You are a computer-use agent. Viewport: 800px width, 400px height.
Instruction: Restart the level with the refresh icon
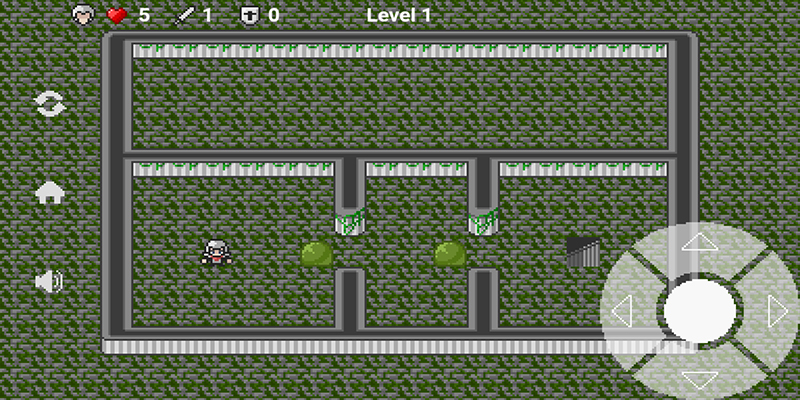click(49, 104)
